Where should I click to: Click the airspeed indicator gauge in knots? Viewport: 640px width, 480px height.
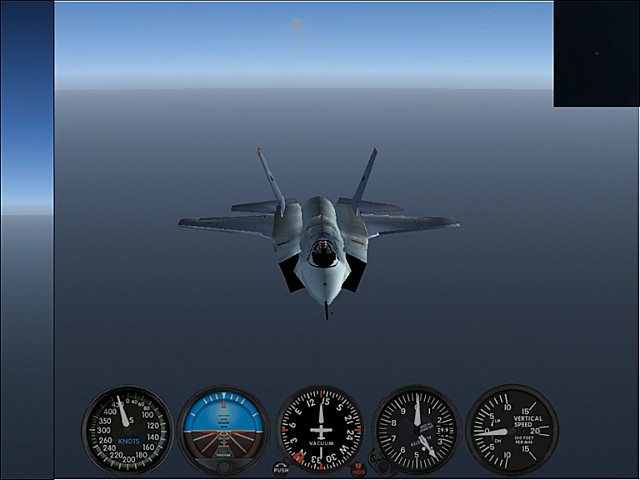tap(127, 429)
